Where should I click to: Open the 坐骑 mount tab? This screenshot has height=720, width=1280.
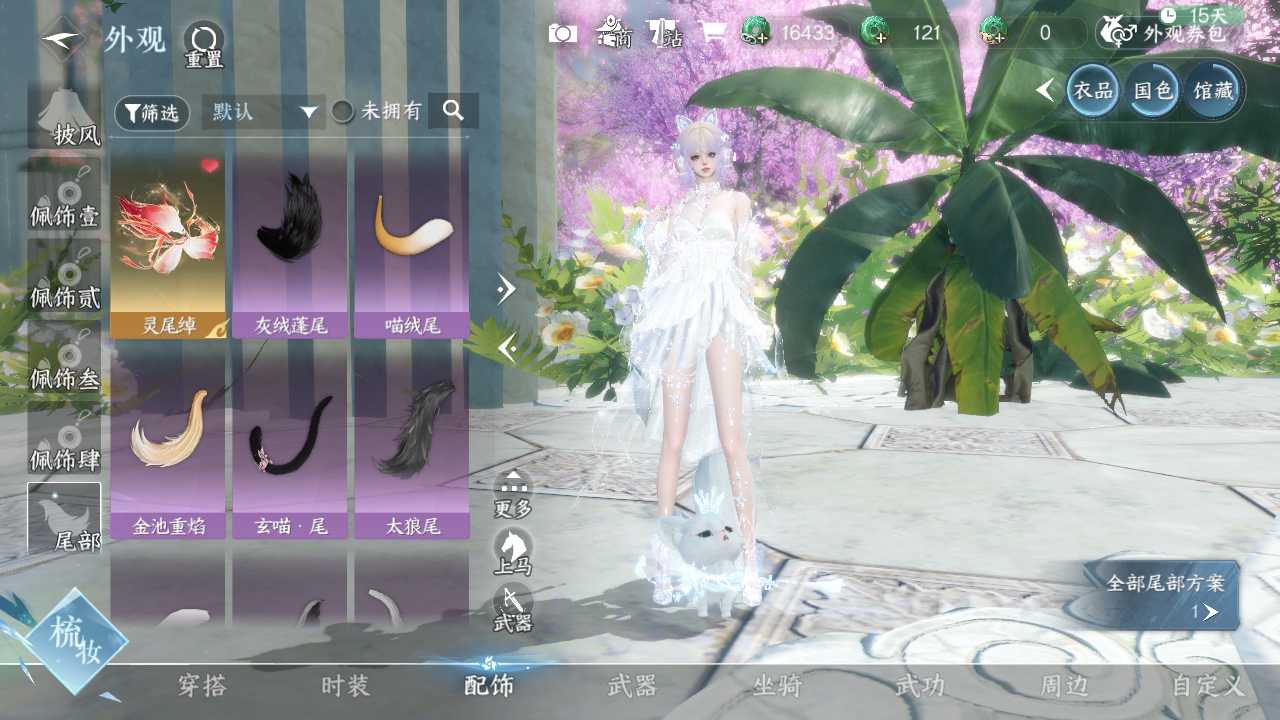point(777,686)
